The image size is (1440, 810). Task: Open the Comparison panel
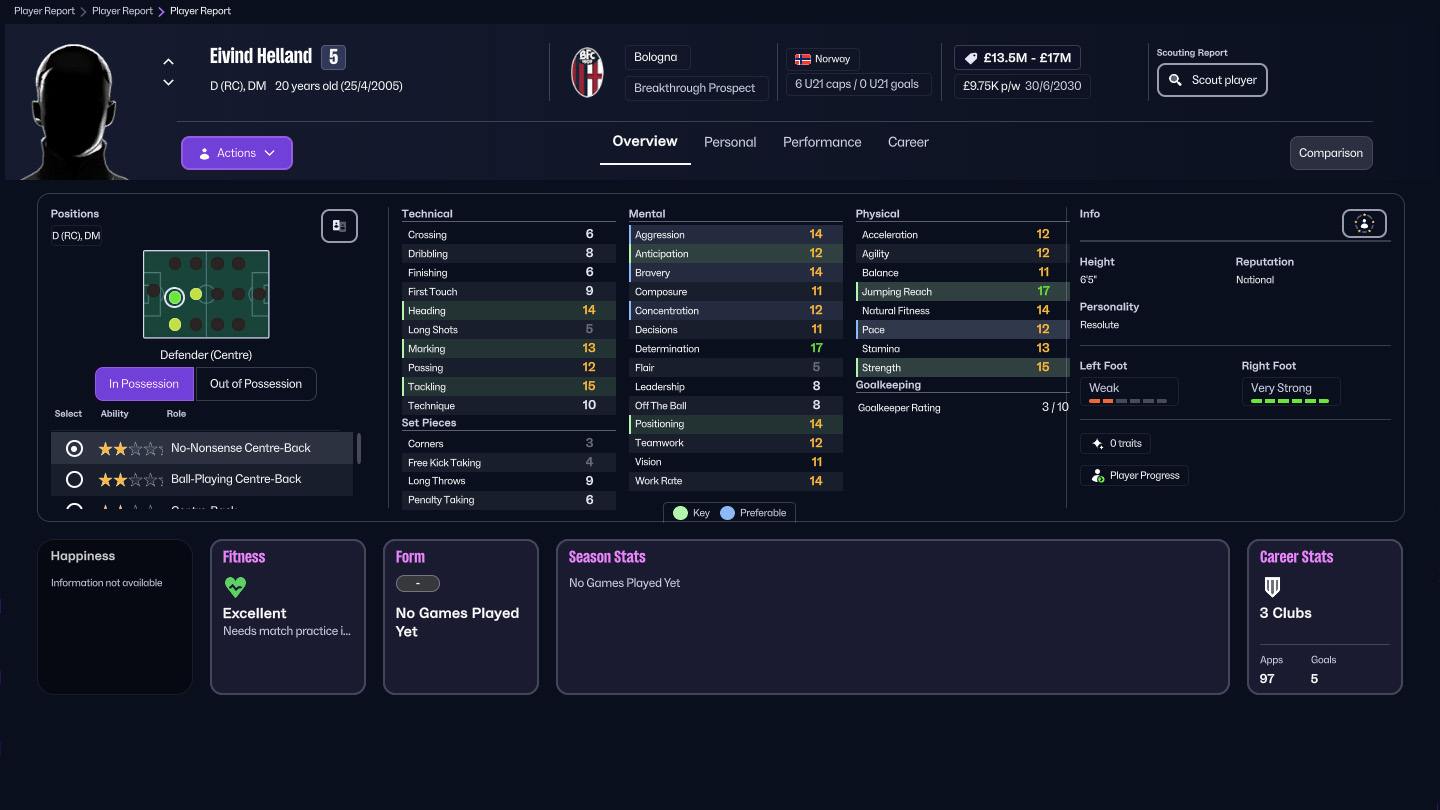coord(1331,153)
